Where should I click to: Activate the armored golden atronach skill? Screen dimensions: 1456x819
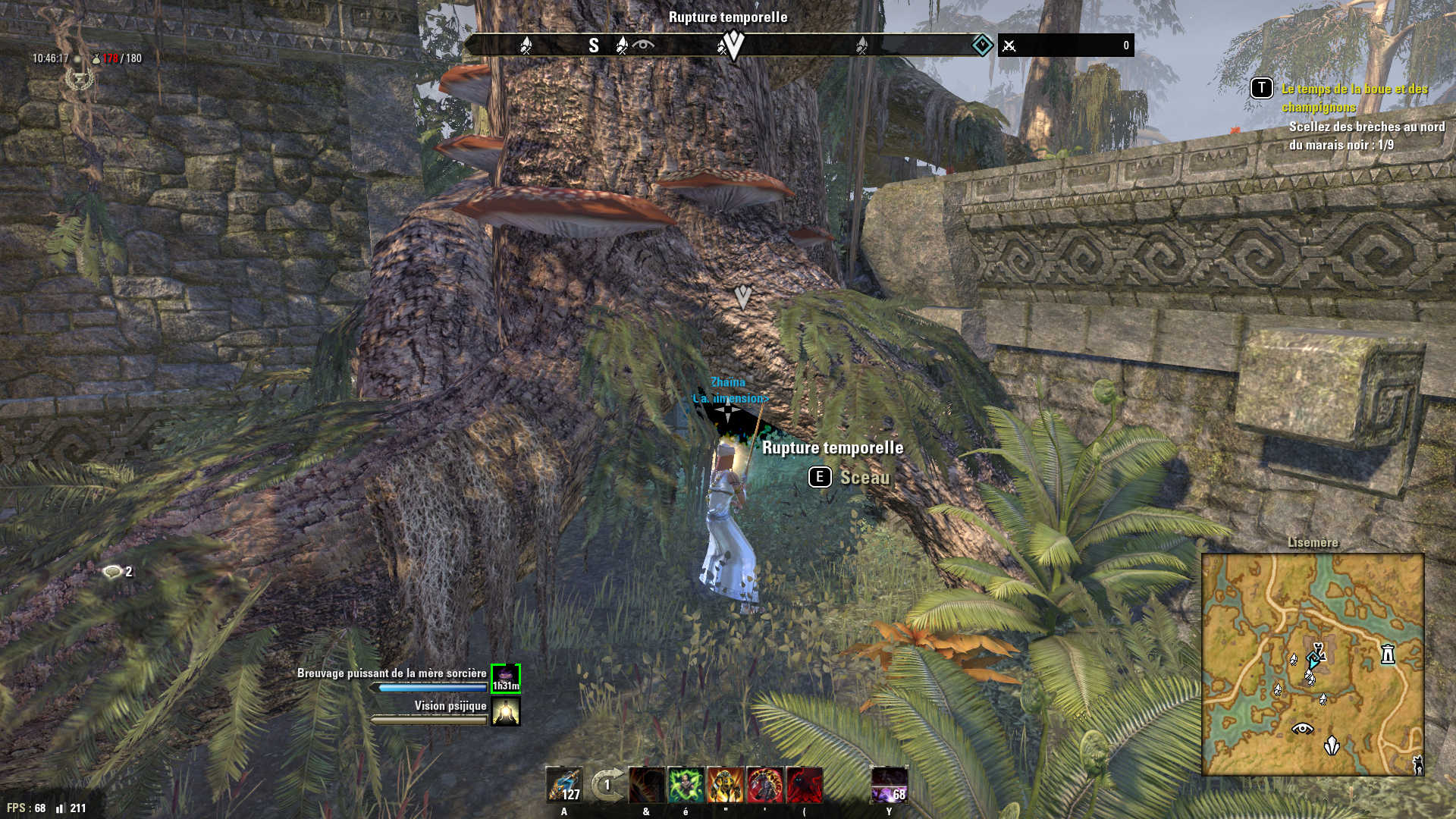tap(726, 784)
